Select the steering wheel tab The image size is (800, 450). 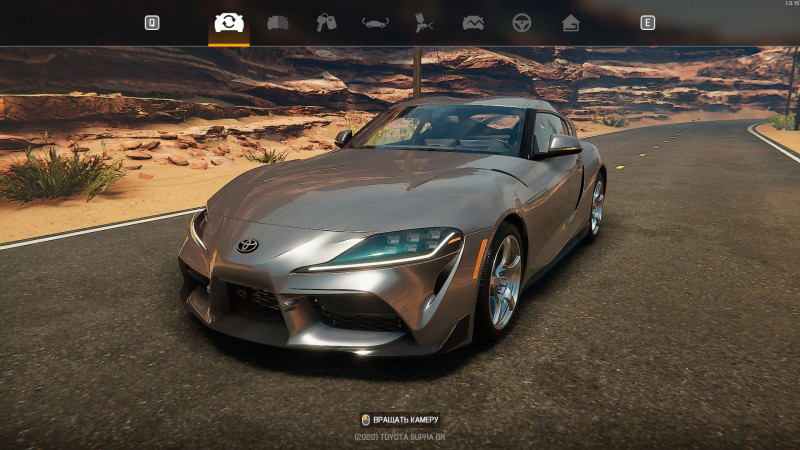[522, 22]
